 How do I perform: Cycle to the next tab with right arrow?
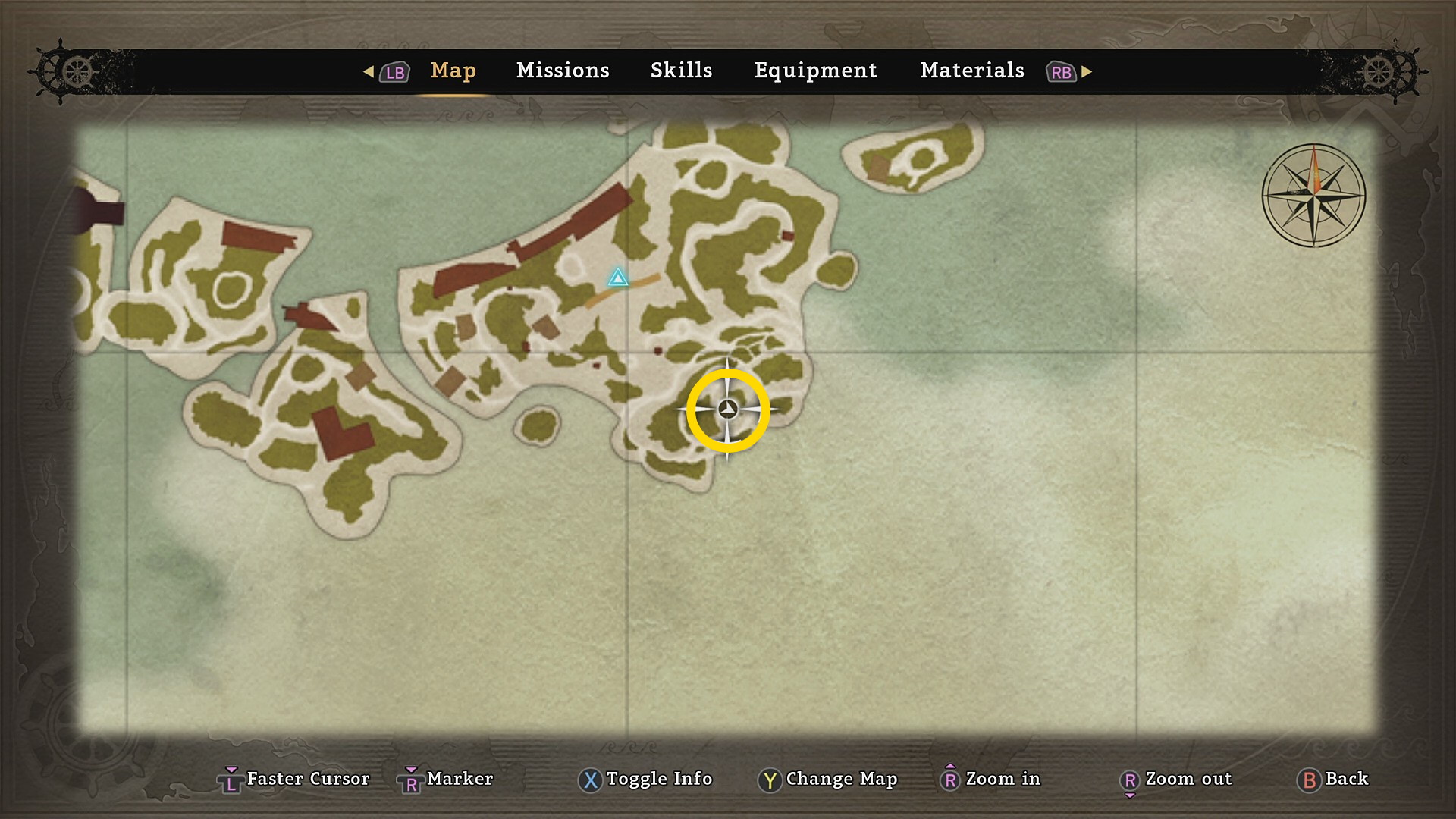pos(1087,71)
